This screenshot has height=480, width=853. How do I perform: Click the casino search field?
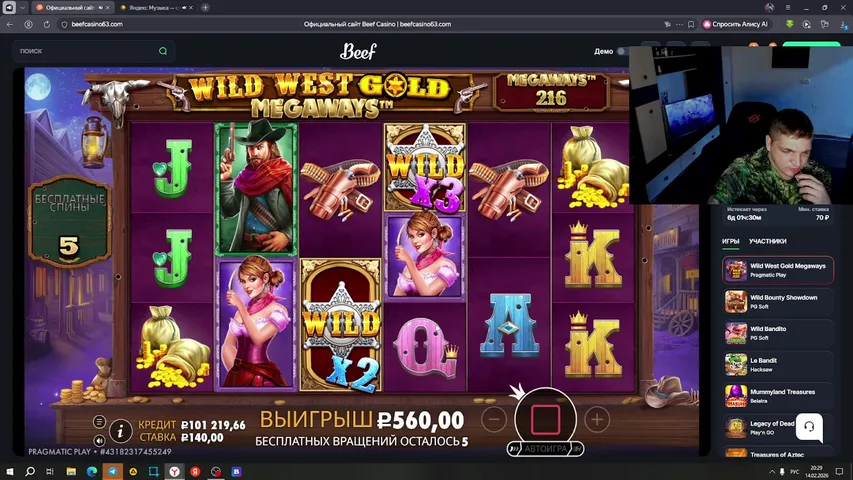(92, 50)
